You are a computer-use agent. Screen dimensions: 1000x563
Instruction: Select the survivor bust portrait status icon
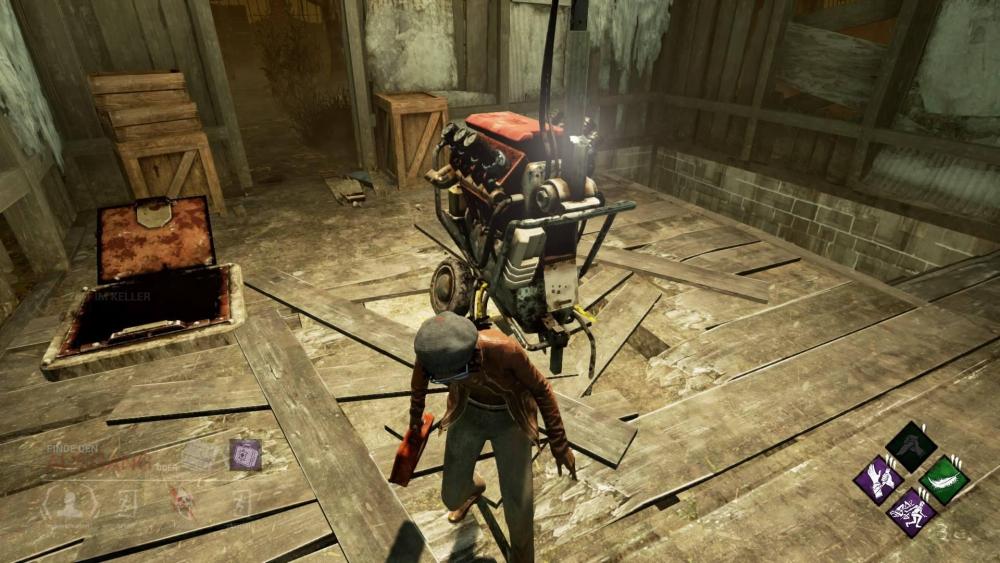pos(69,503)
